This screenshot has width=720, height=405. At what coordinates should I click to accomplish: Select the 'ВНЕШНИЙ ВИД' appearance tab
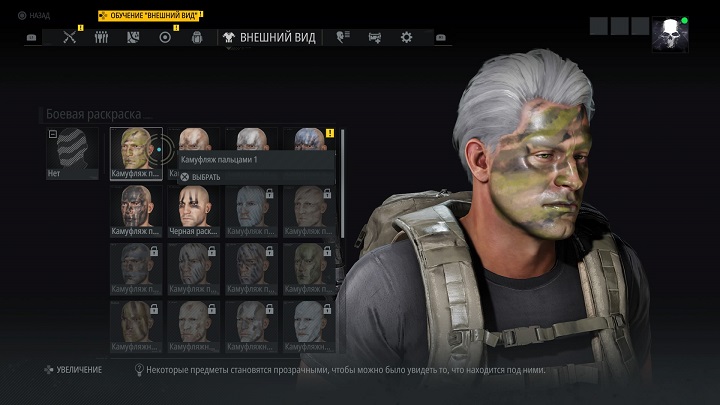270,37
